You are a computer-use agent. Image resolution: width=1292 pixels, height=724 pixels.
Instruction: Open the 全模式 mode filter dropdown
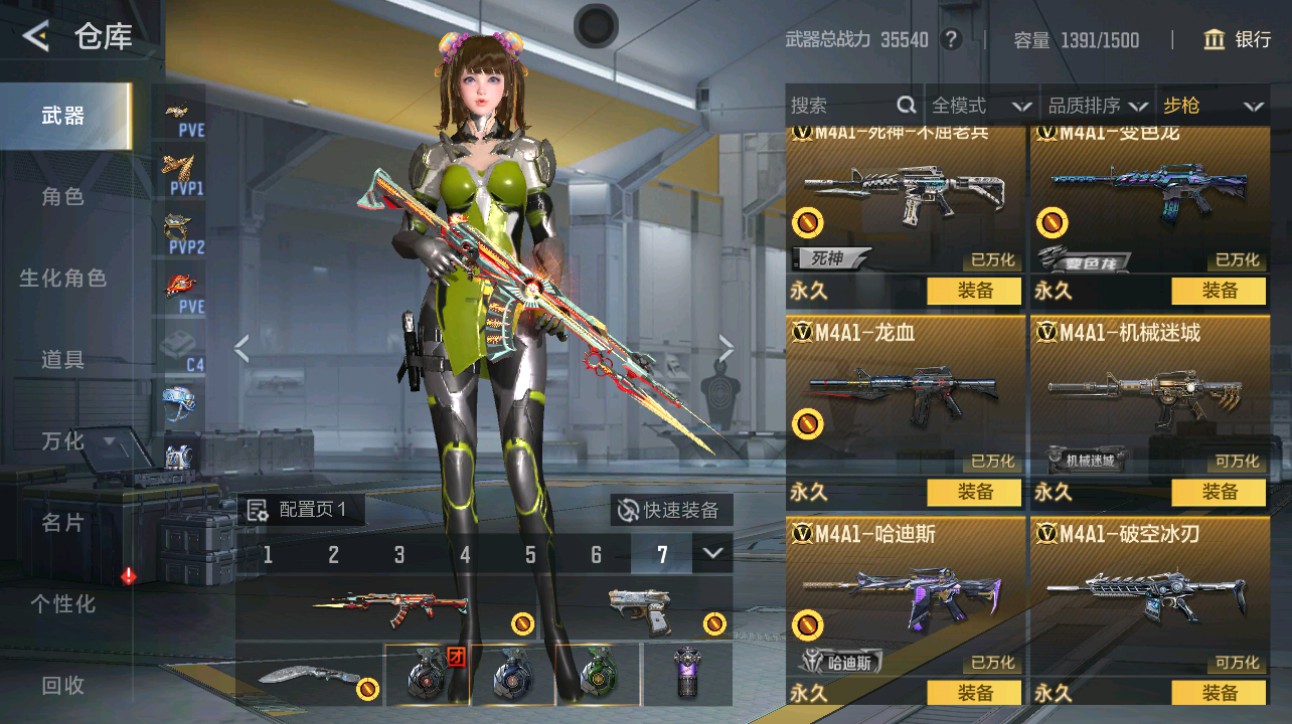tap(981, 105)
